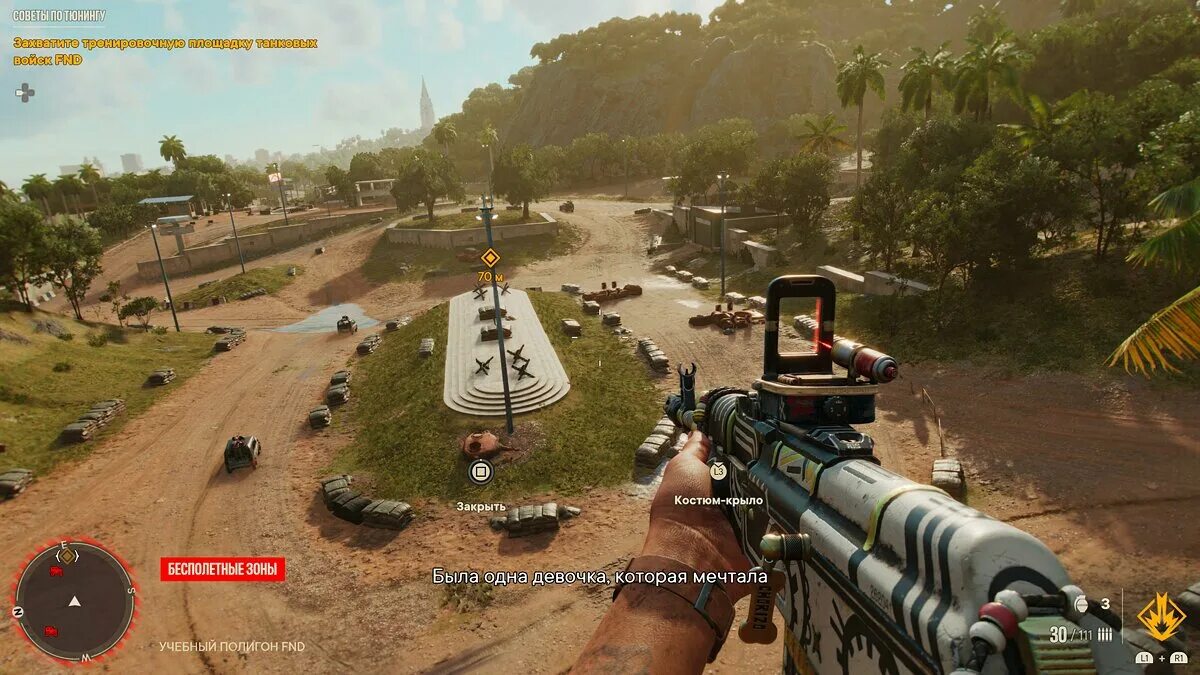Open the СОВЕТЫ ПО ТЮНИНГУ hint header

tap(59, 16)
